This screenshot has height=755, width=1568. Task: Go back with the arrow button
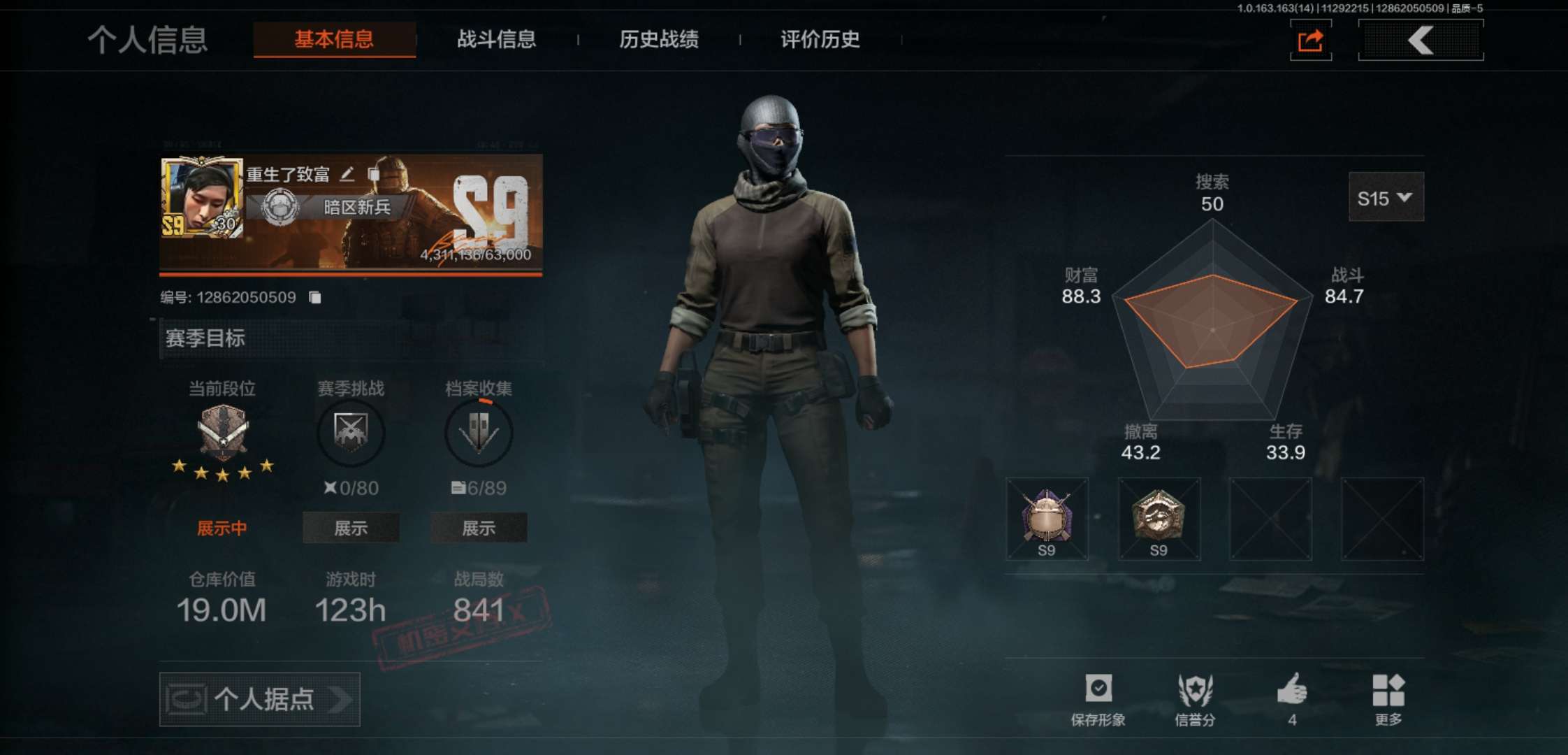[x=1421, y=41]
